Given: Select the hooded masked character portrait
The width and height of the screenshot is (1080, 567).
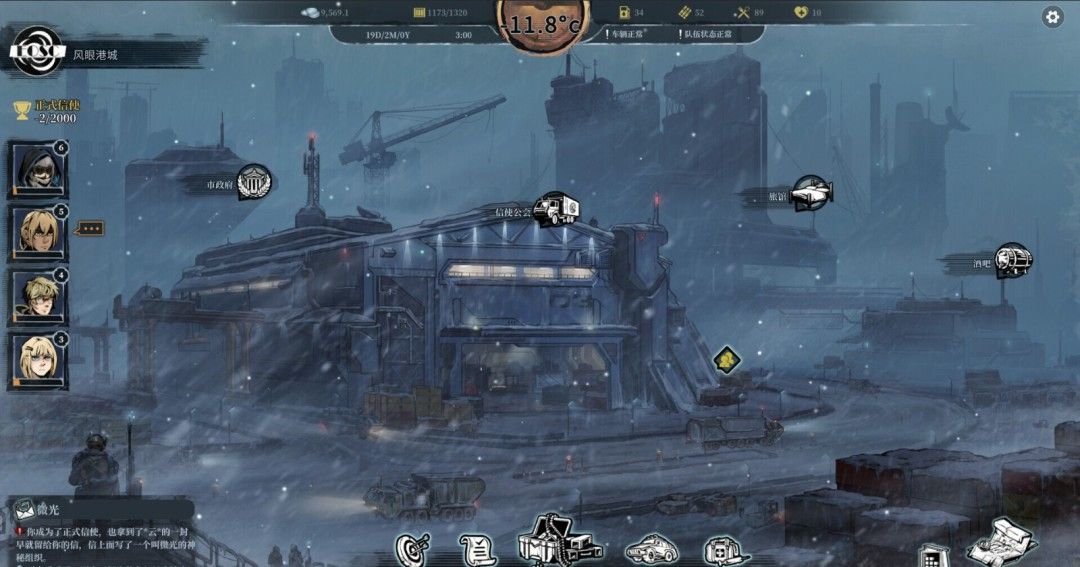Looking at the screenshot, I should click(38, 169).
